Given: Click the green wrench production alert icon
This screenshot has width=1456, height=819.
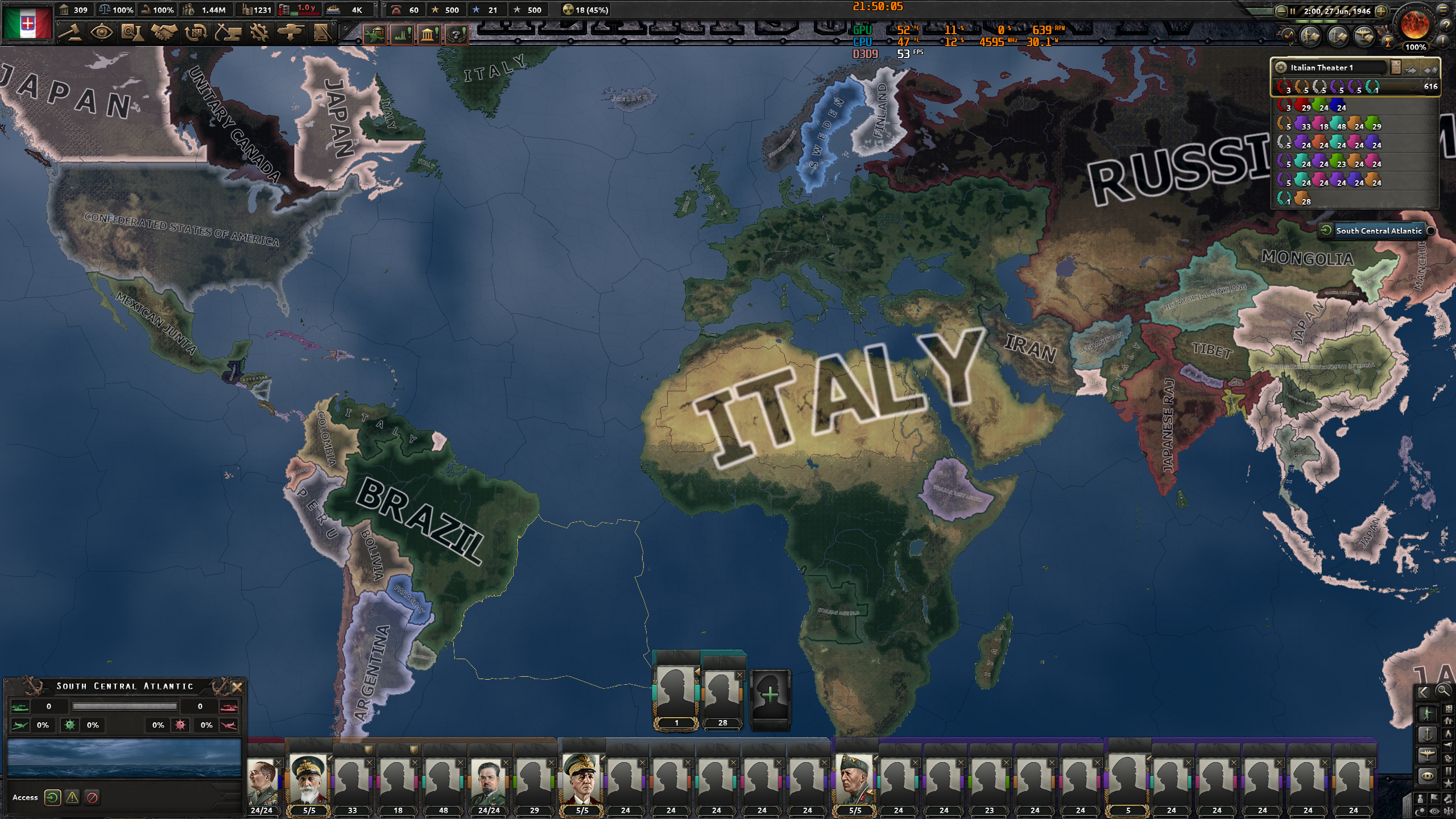Looking at the screenshot, I should [375, 35].
